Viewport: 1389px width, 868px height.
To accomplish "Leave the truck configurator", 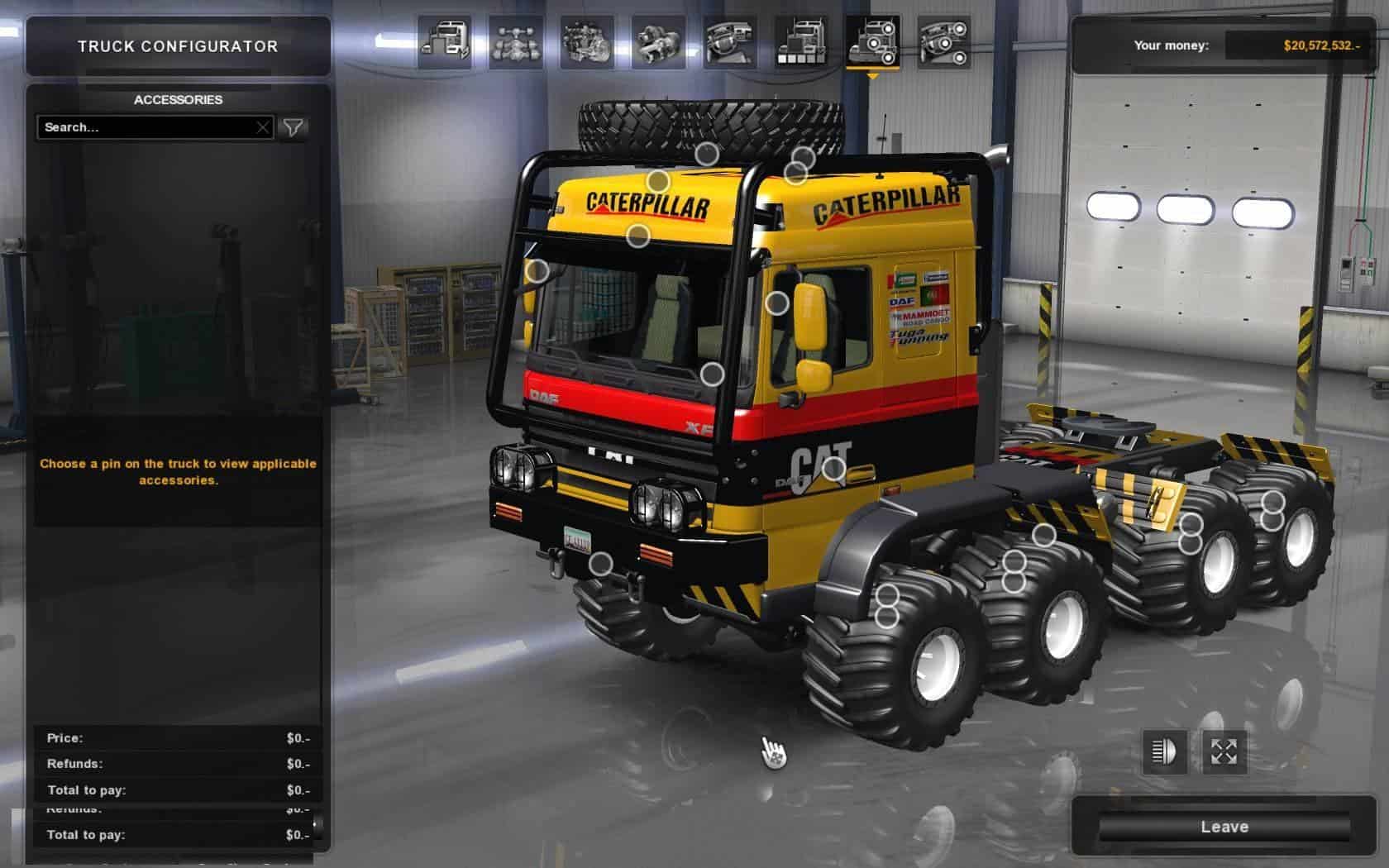I will [1224, 827].
